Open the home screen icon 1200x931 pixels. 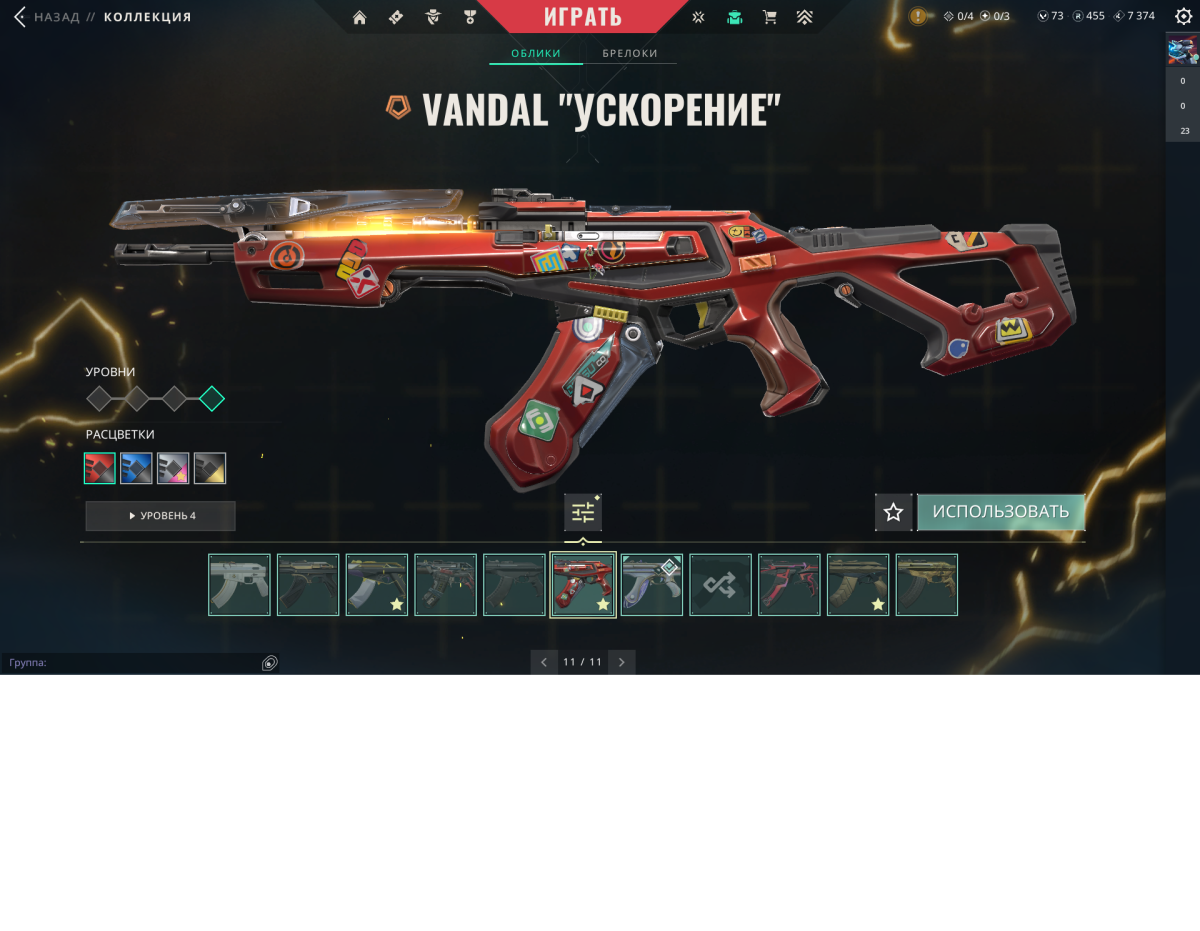(x=360, y=17)
